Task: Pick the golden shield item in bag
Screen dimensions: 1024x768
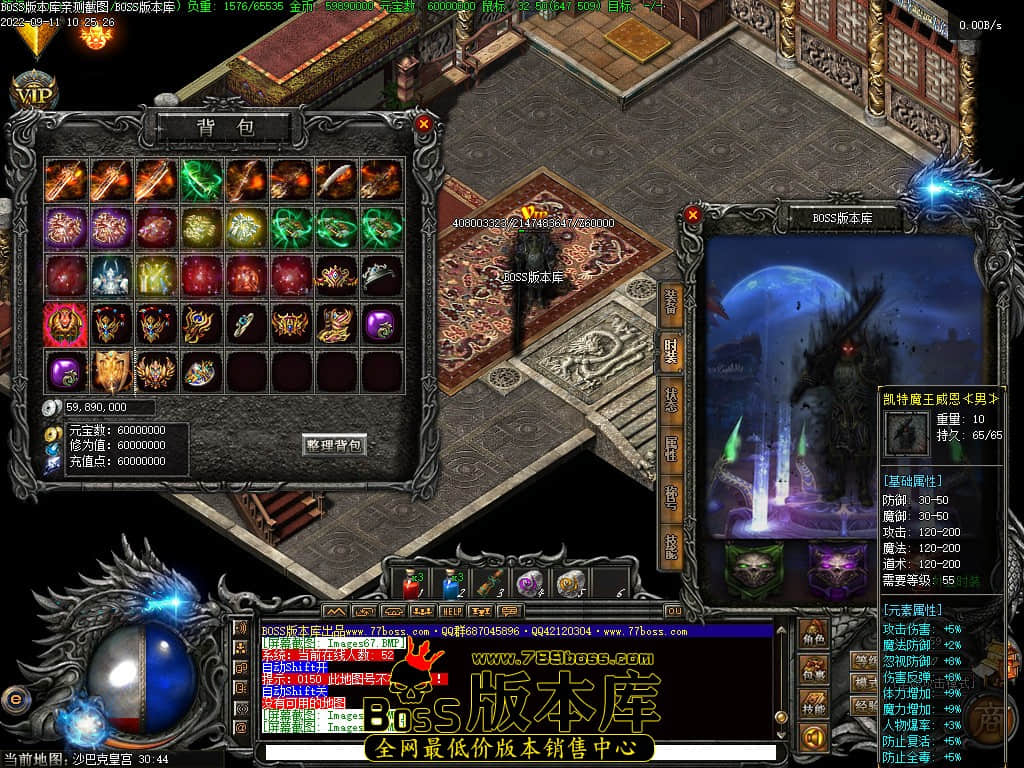Action: click(x=110, y=371)
